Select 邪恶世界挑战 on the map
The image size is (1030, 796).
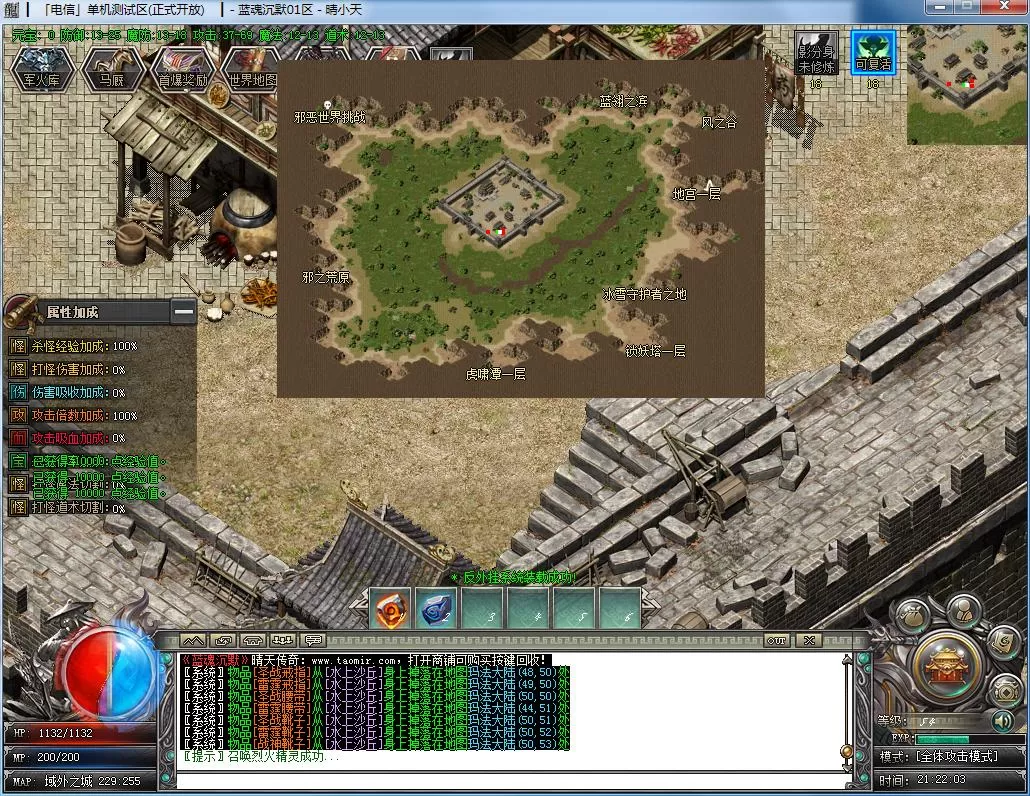[330, 117]
